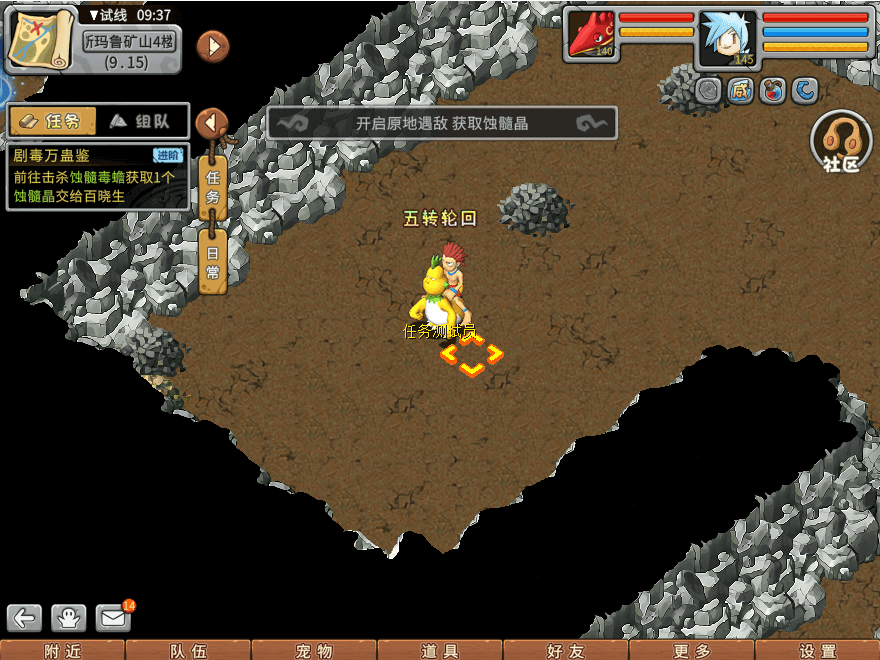Switch to the 组队 team tab

click(x=141, y=121)
